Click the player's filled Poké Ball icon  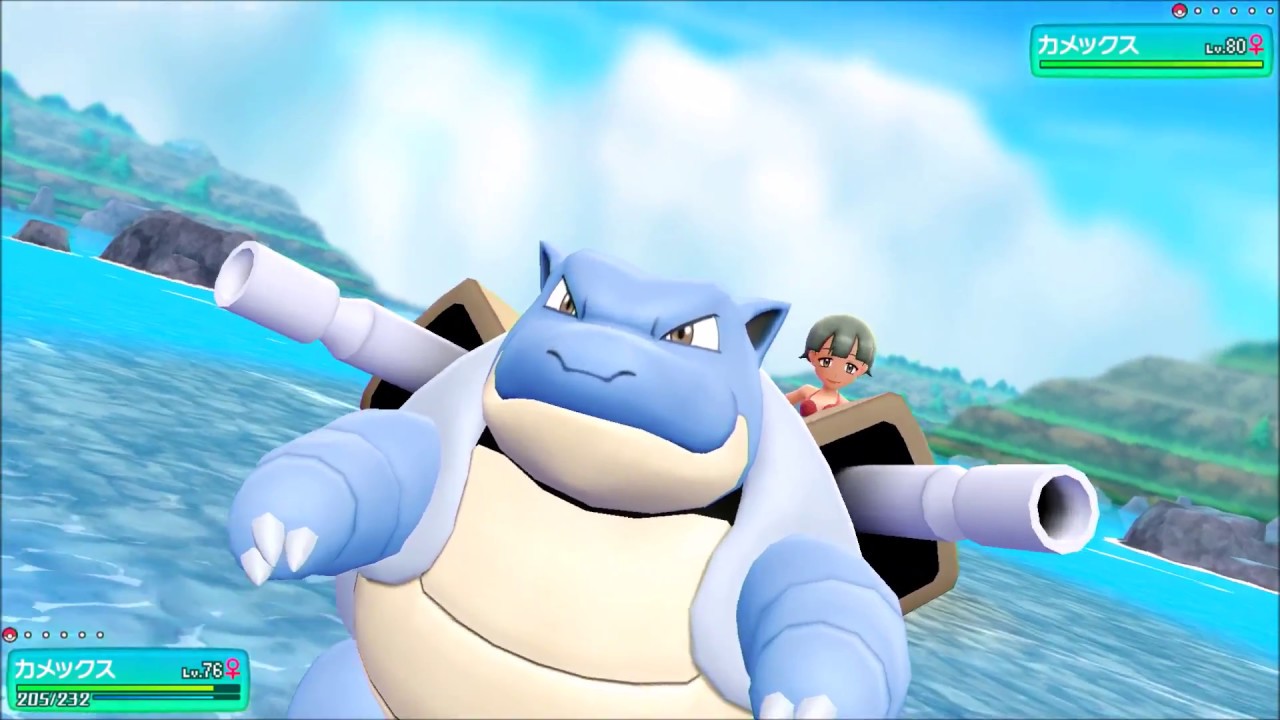click(9, 634)
